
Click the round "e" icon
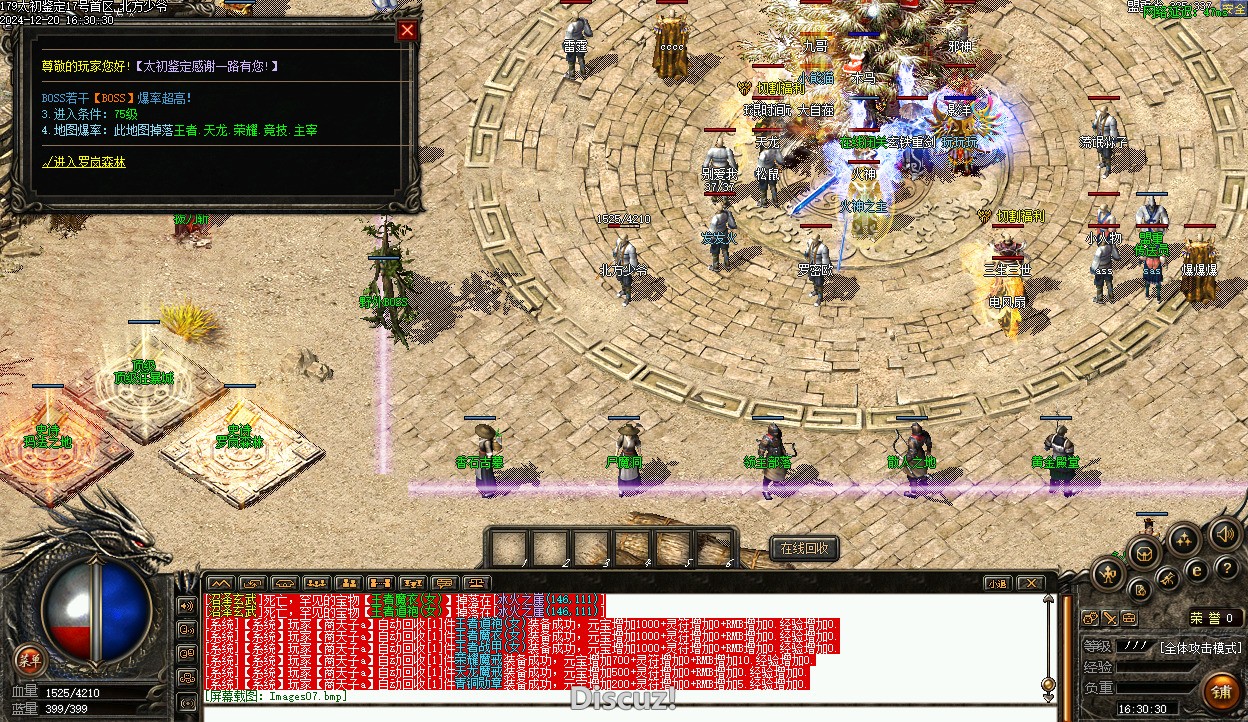1196,571
